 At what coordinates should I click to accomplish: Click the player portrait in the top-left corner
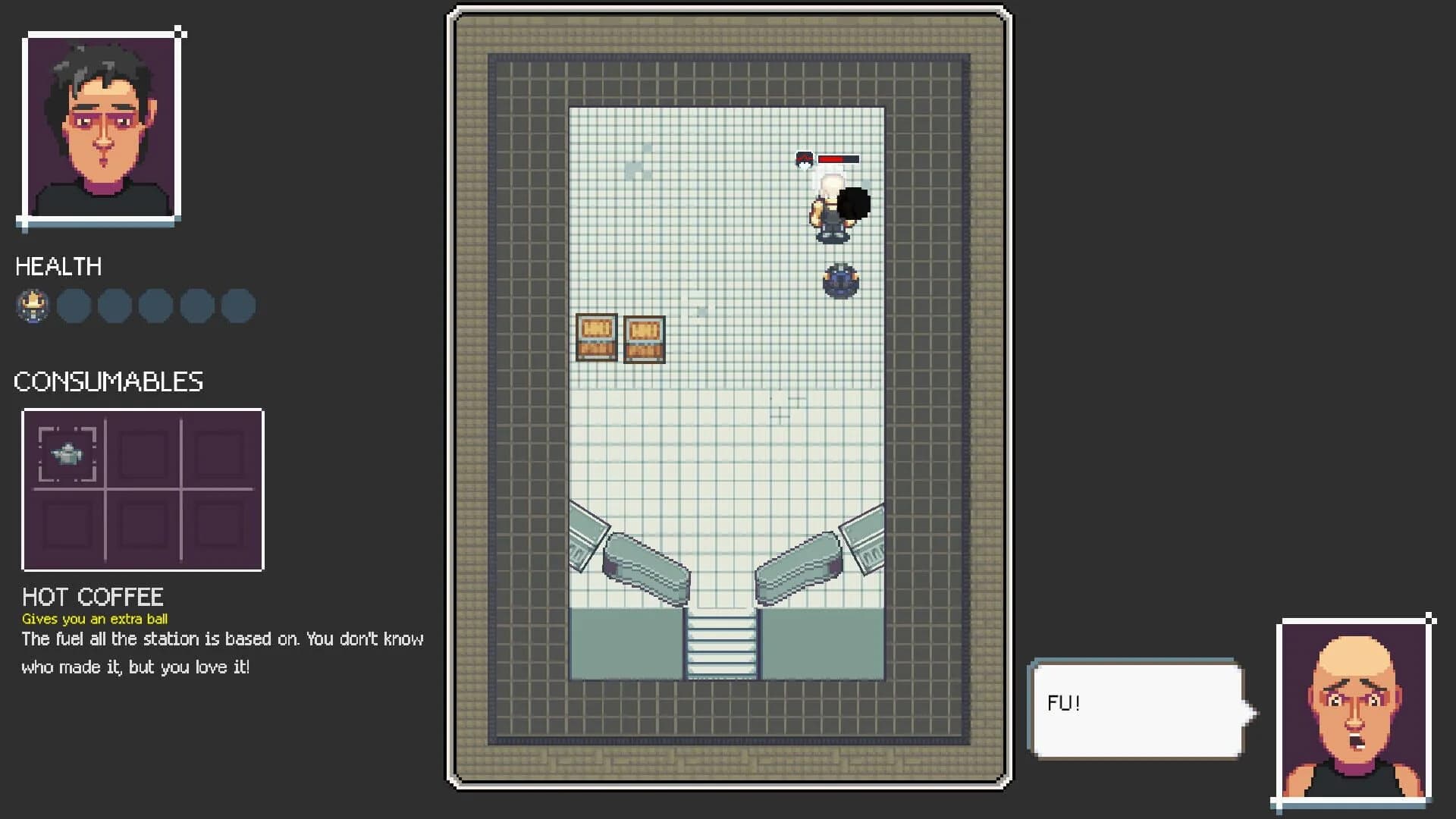pos(102,124)
